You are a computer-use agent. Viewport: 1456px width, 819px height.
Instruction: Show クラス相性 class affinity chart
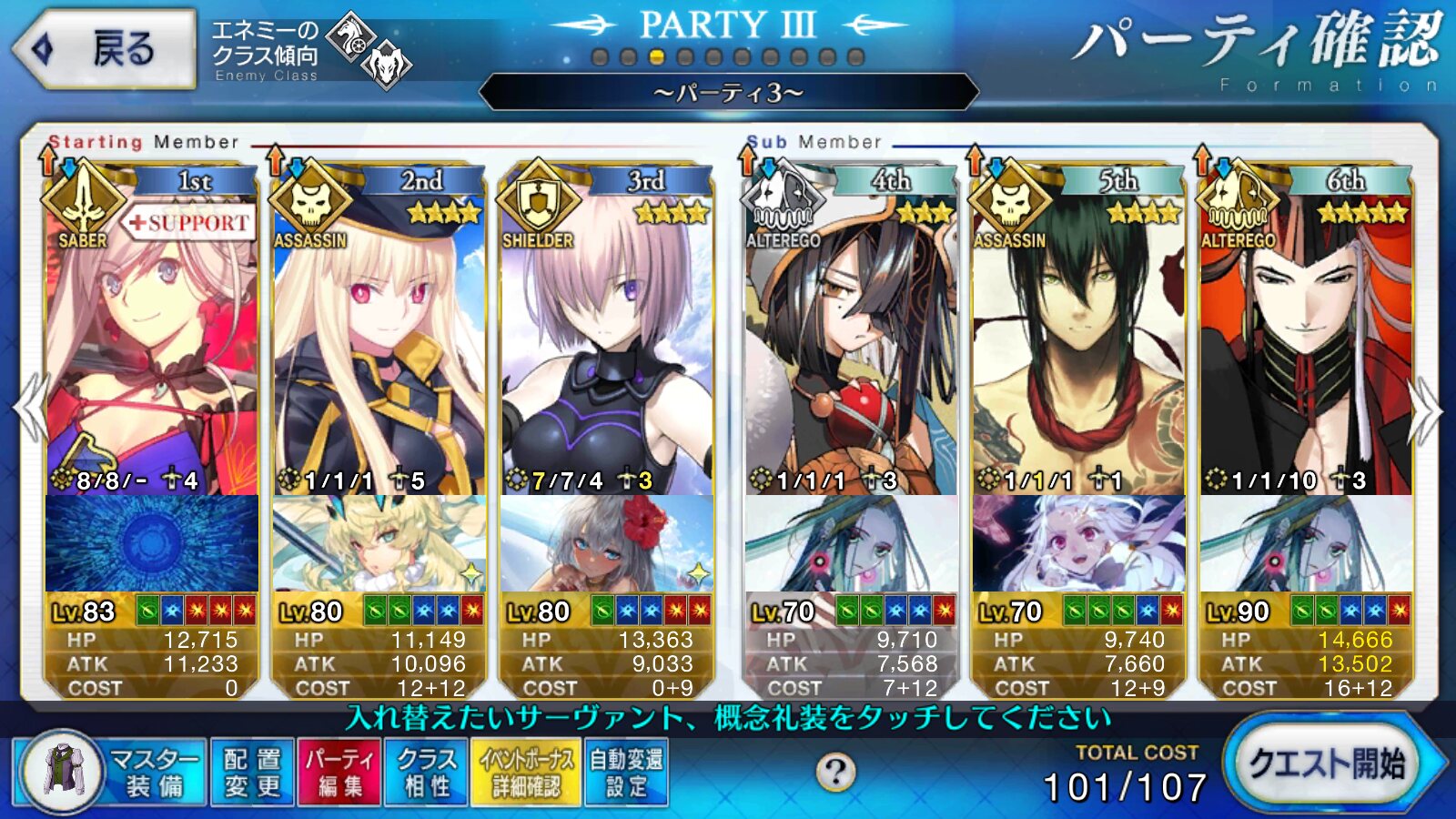(x=426, y=772)
